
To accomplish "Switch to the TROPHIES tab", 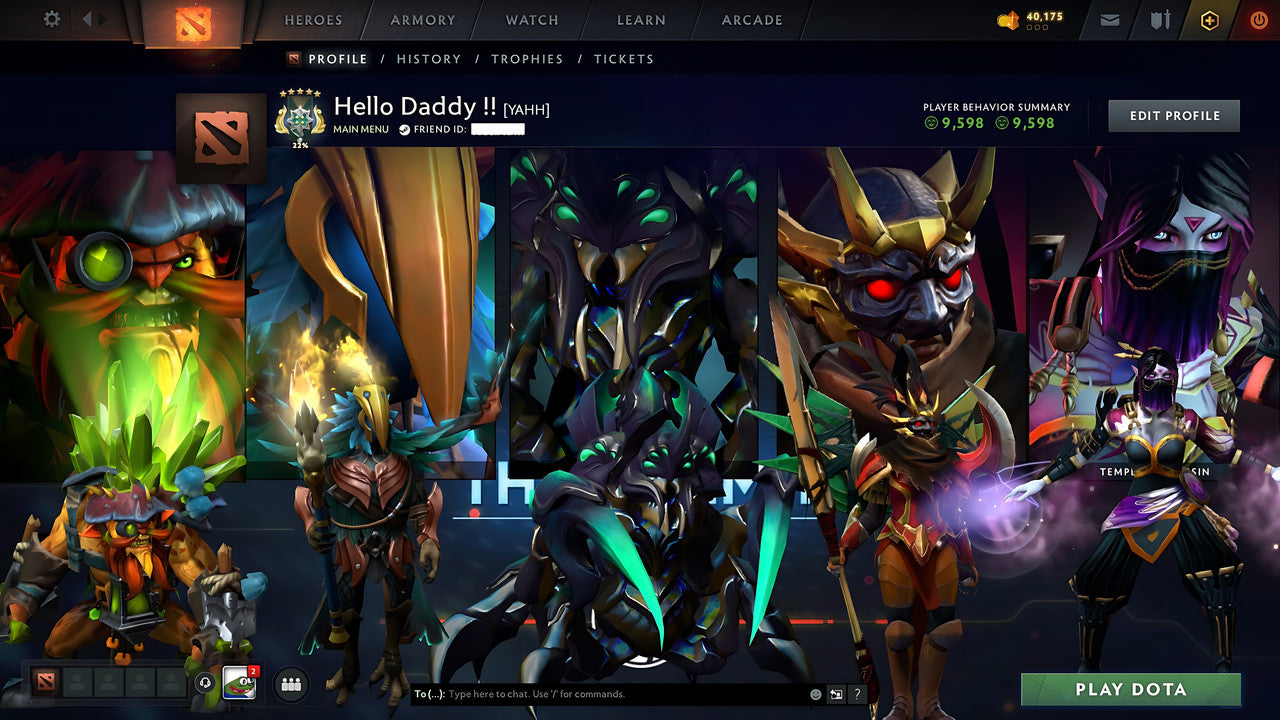I will tap(528, 59).
